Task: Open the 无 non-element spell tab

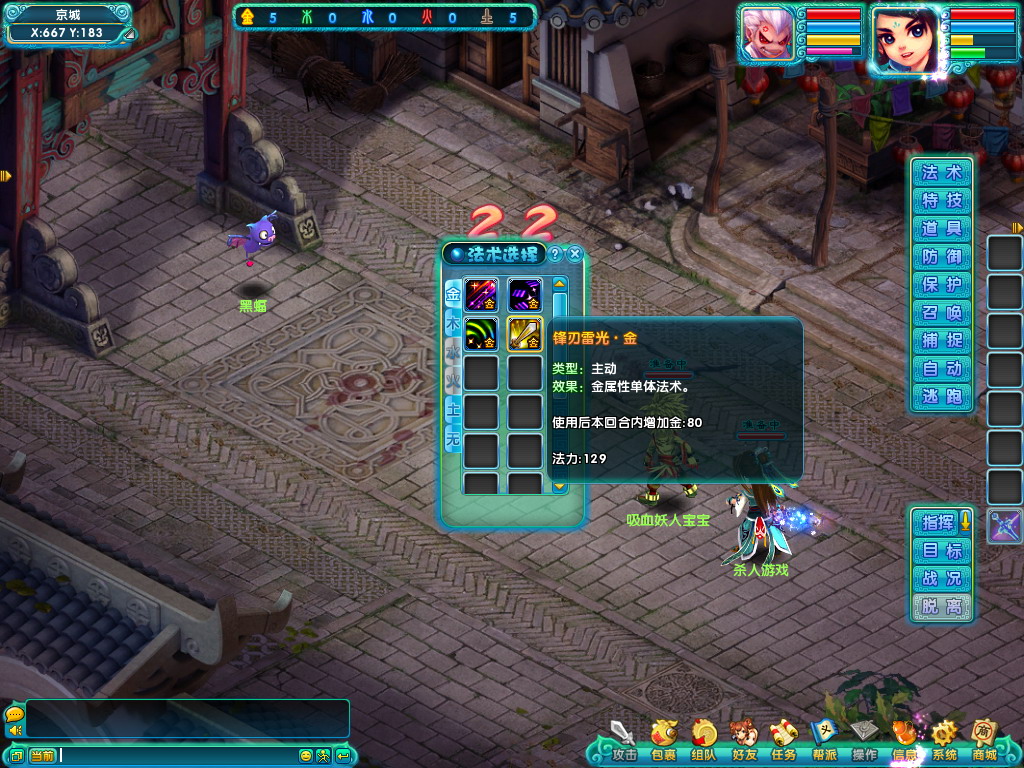Action: [x=452, y=438]
